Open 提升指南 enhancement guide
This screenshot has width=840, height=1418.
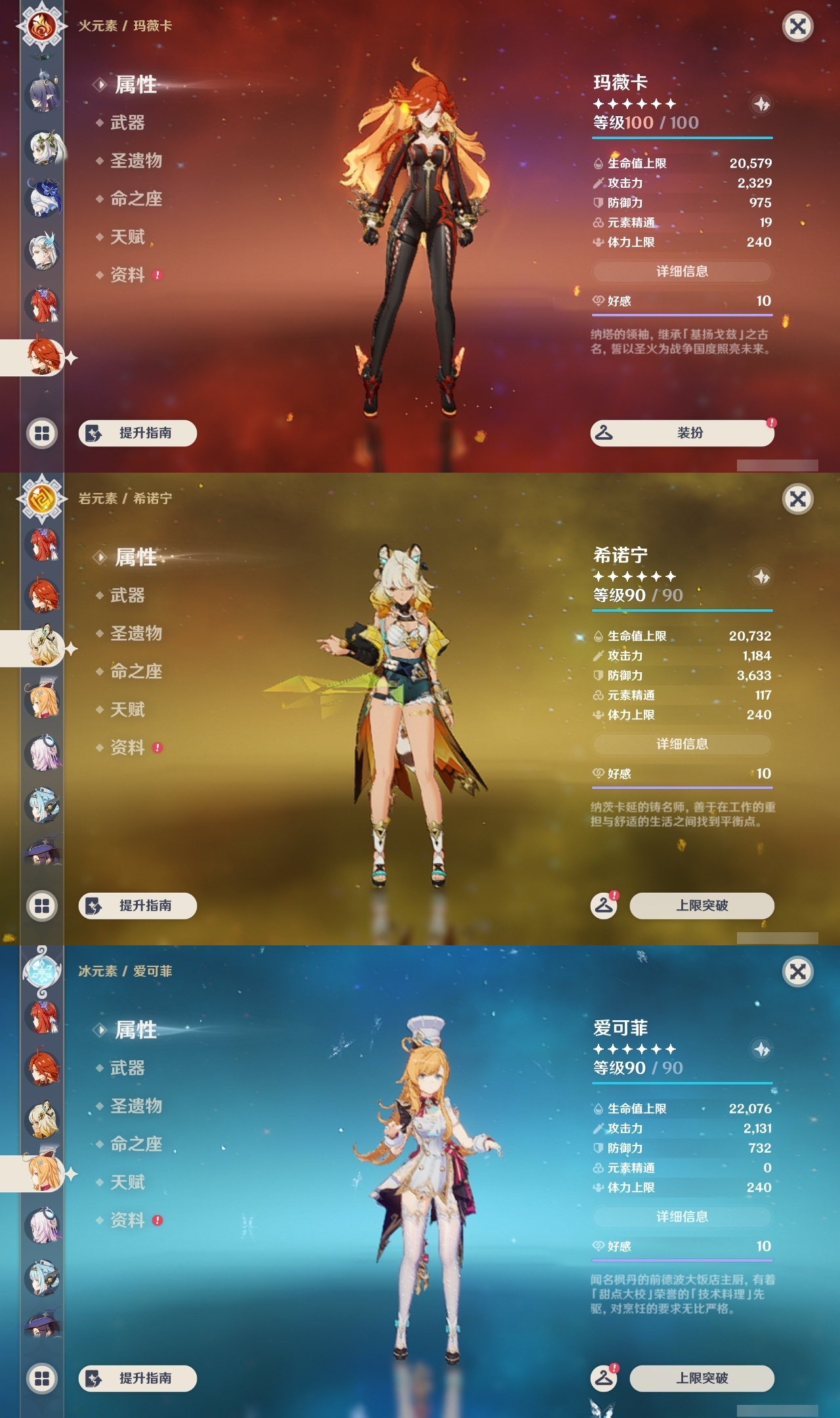coord(138,433)
